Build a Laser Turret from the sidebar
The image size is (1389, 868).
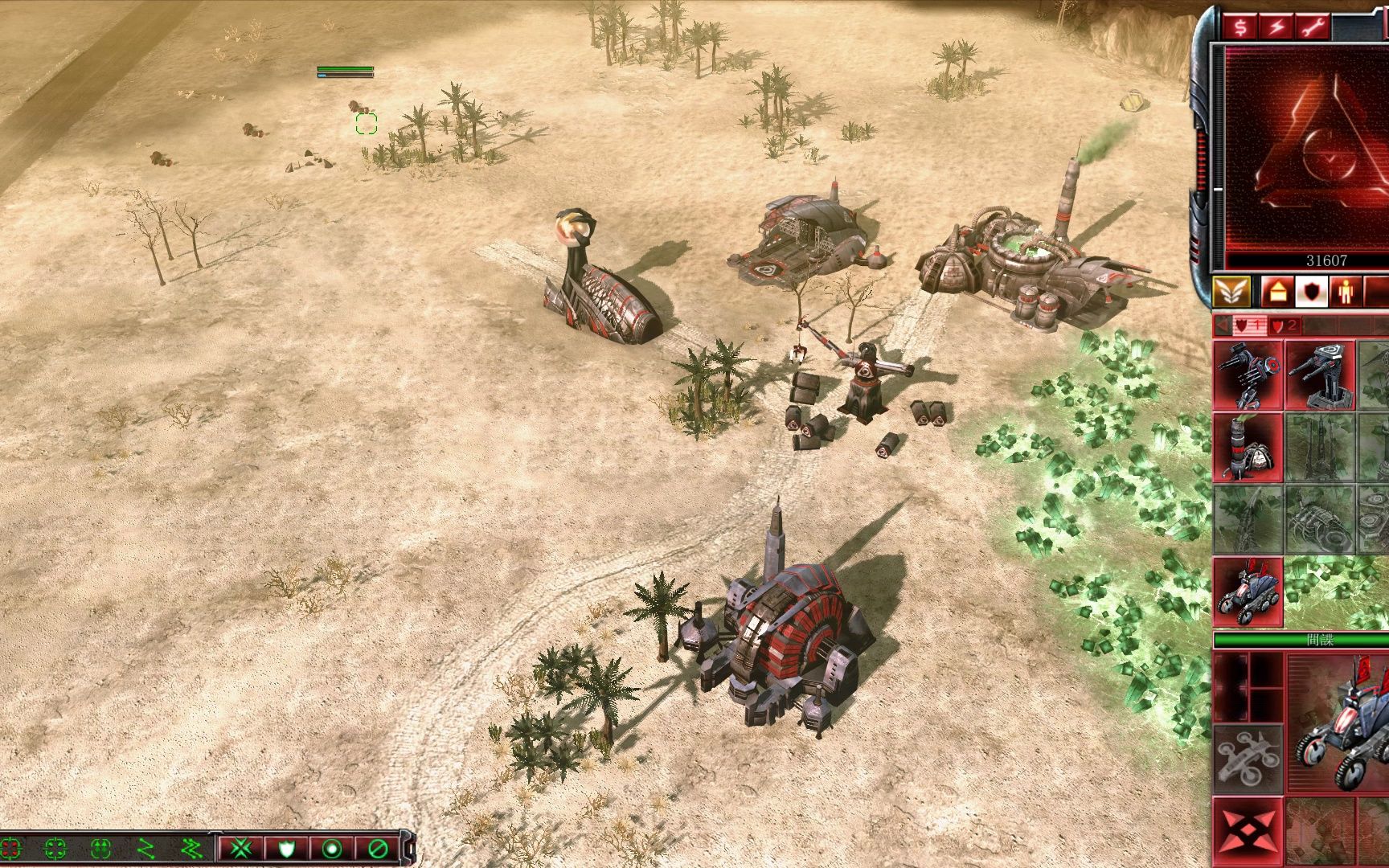(x=1321, y=376)
